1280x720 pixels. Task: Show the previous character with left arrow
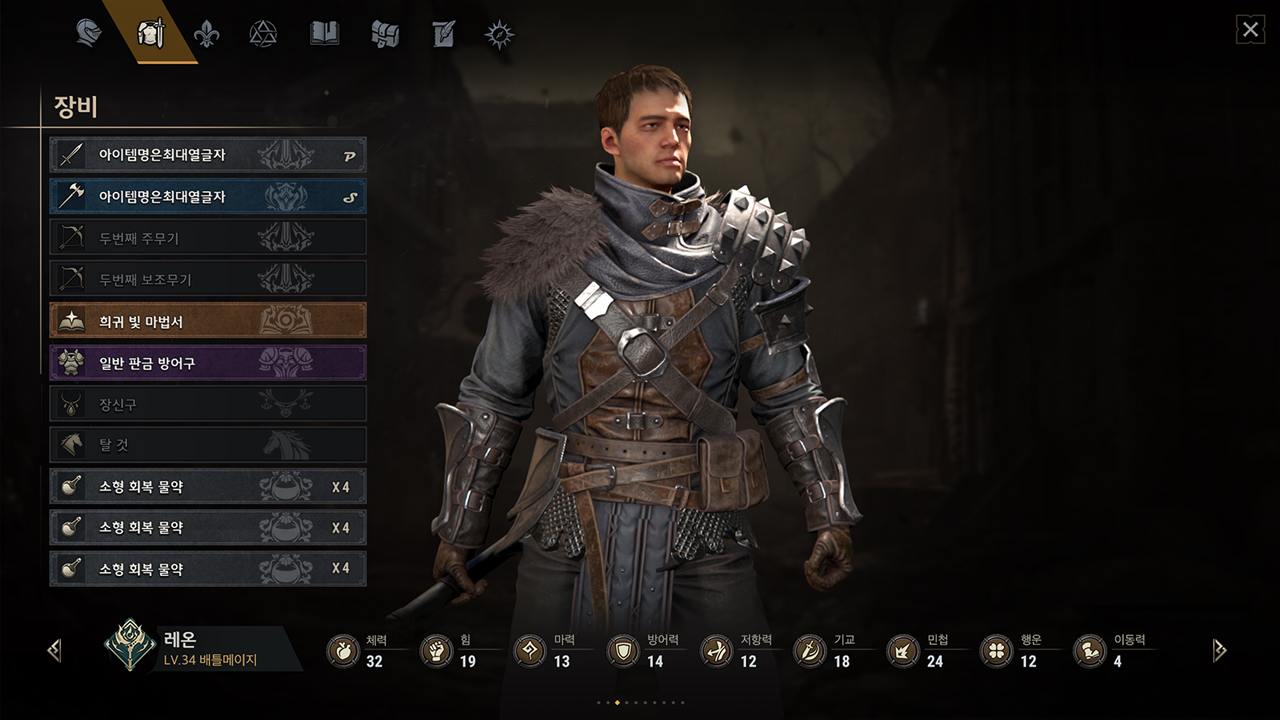click(x=54, y=651)
